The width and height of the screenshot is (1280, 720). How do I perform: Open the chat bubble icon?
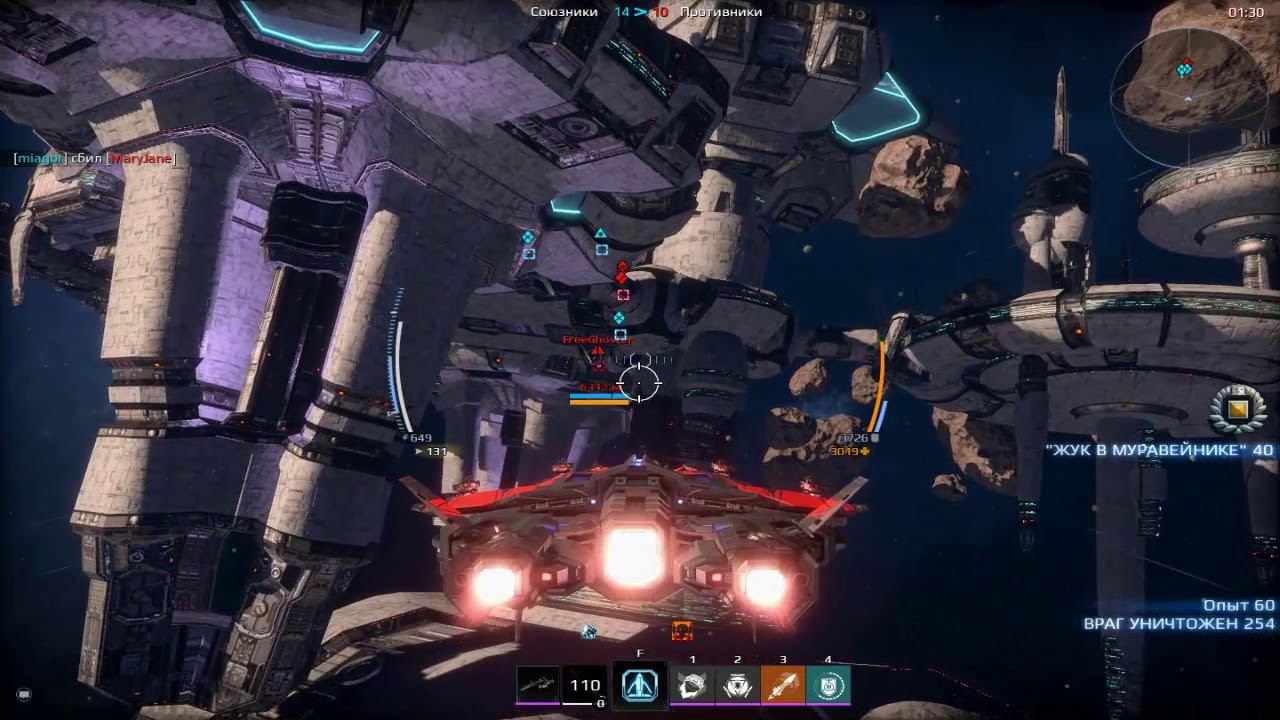24,693
